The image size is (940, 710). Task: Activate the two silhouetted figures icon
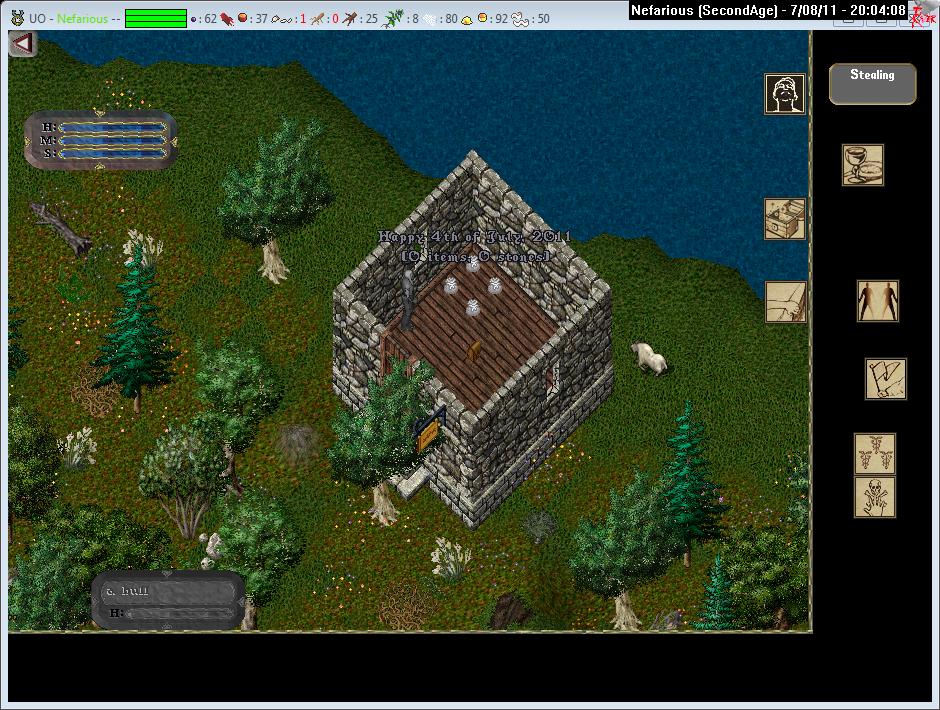pyautogui.click(x=877, y=300)
